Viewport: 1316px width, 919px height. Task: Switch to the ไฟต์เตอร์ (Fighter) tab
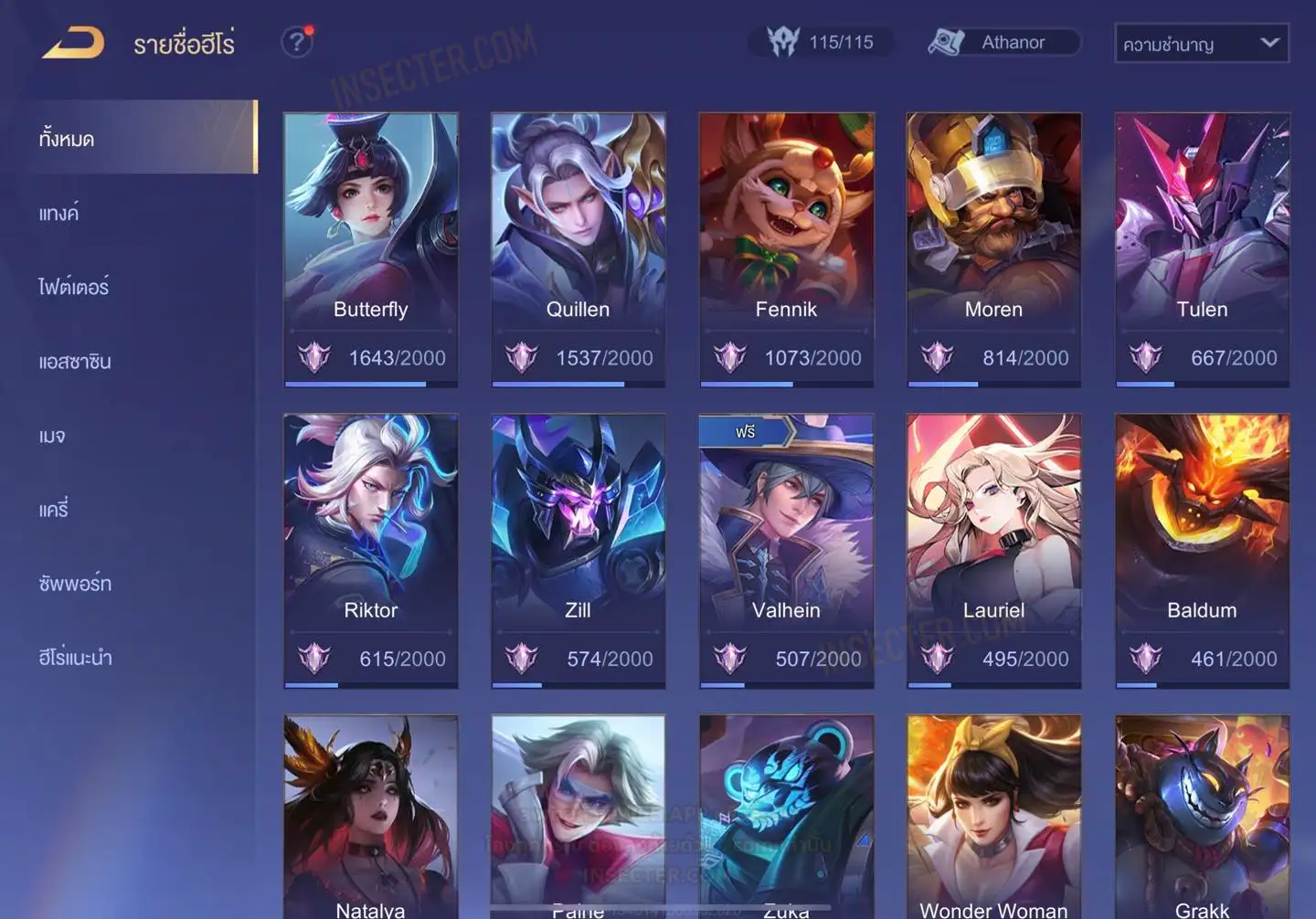[74, 287]
